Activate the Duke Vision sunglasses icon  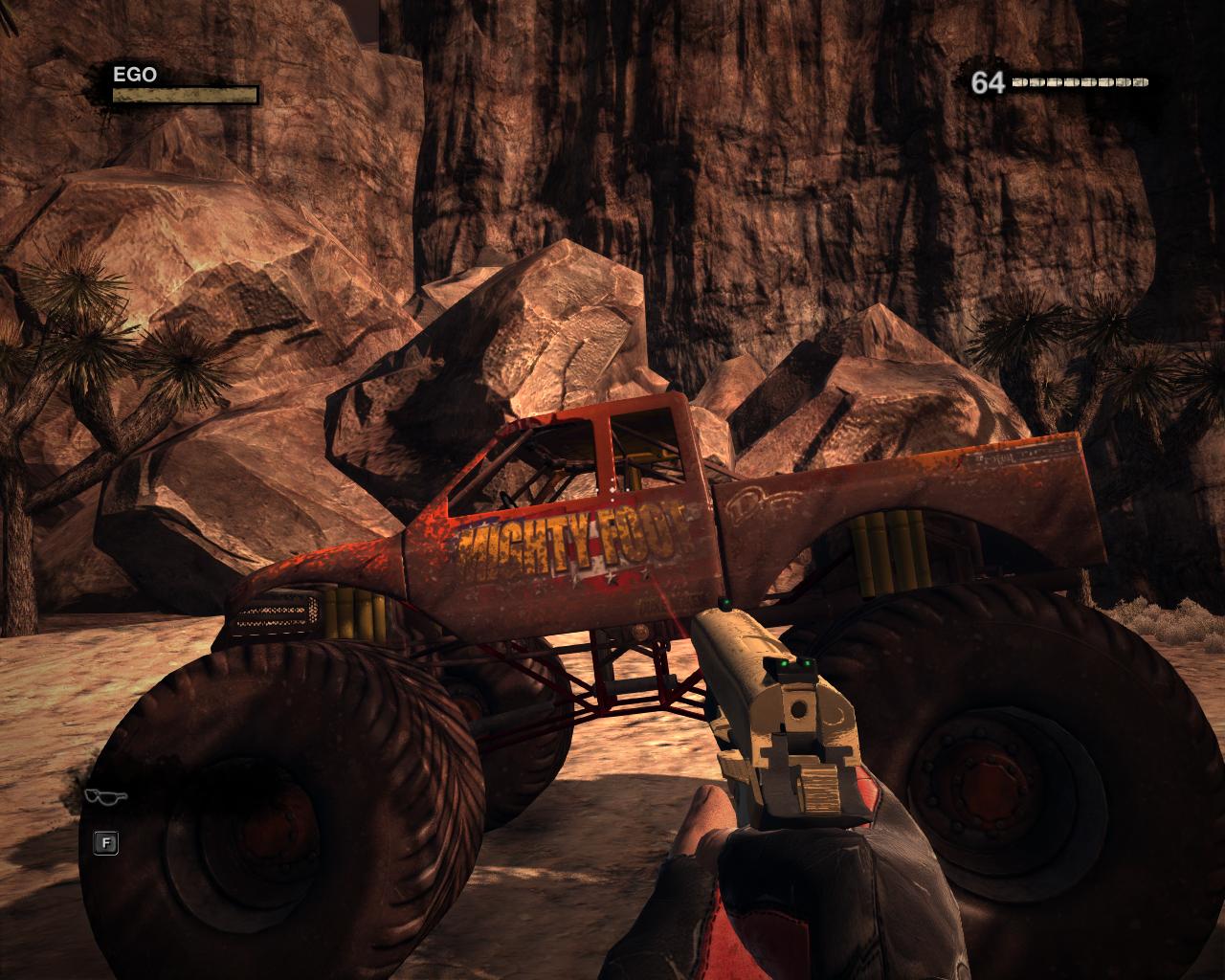(x=104, y=796)
